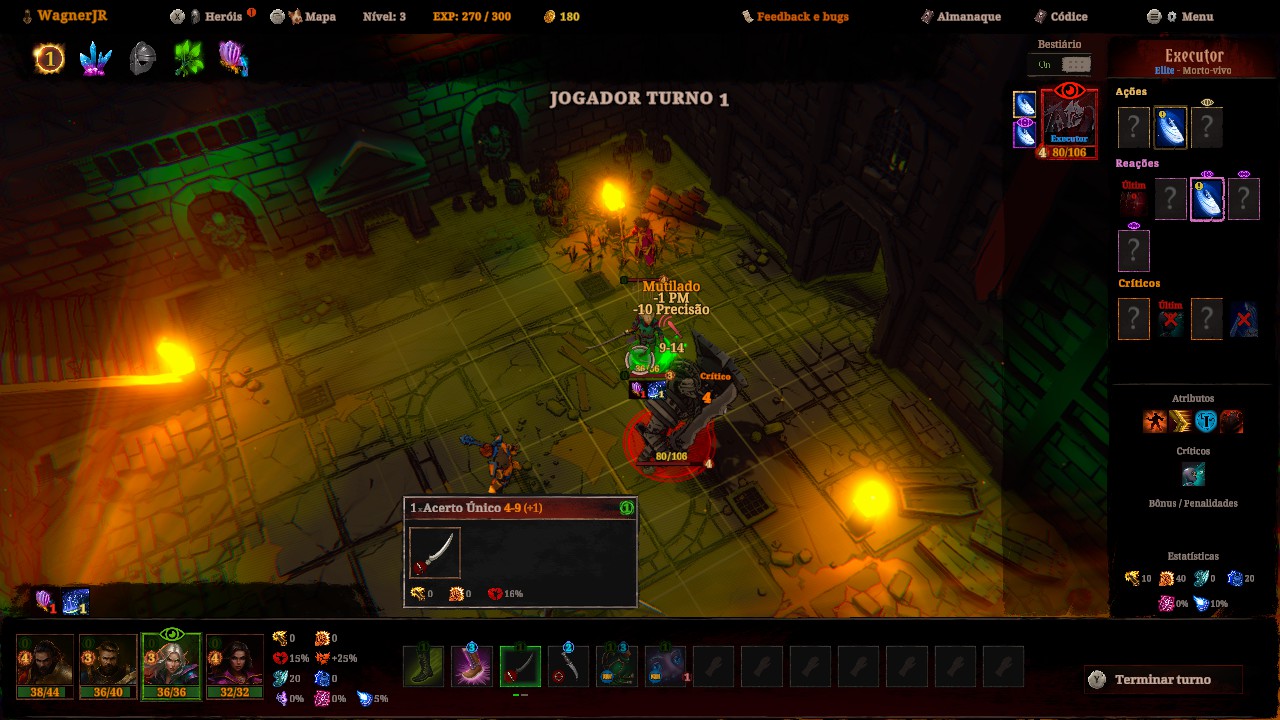
Task: Activate the purple boot kick ability
Action: click(x=471, y=667)
